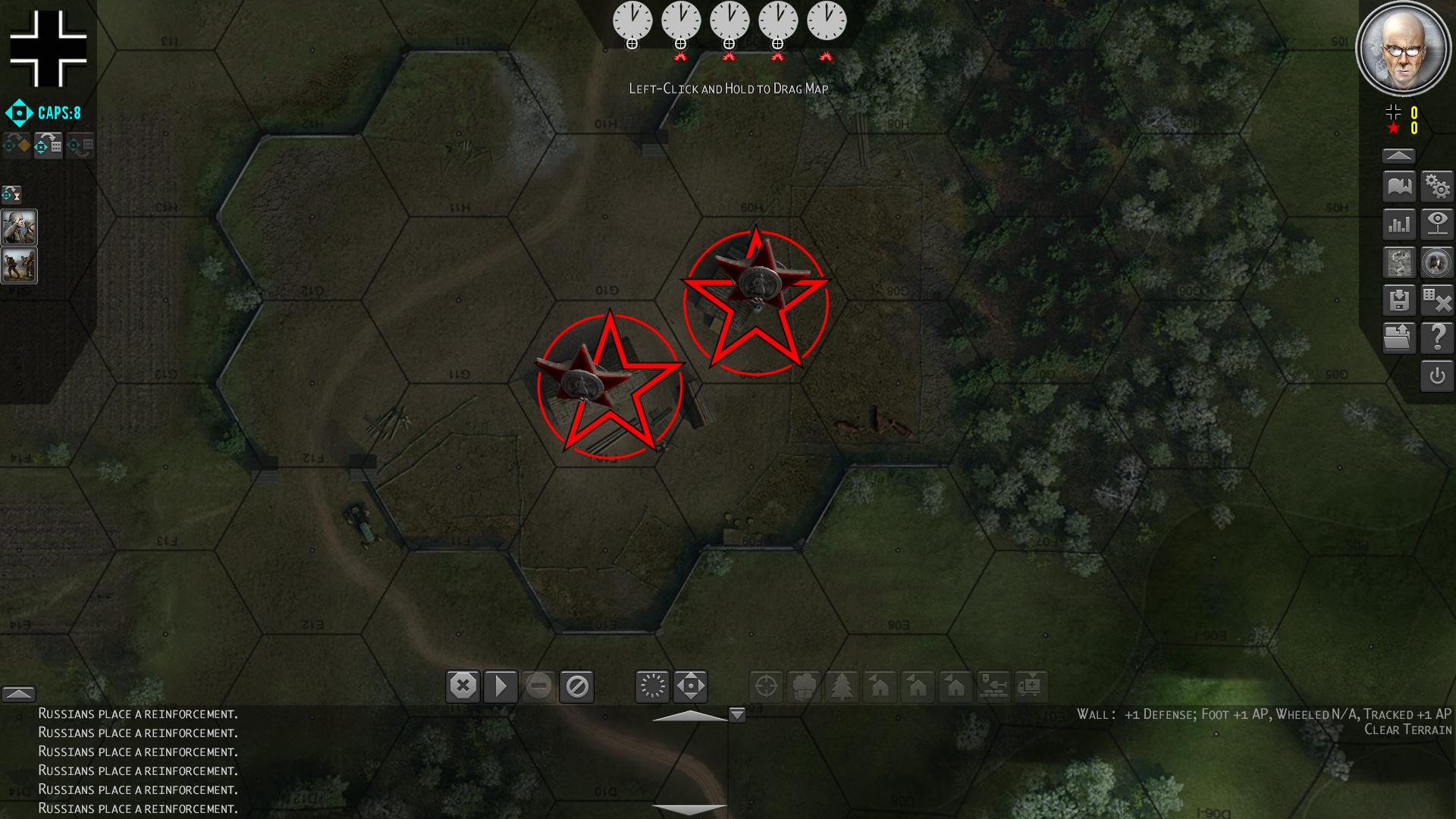Load a game with the folder icon
Viewport: 1456px width, 819px height.
pos(1399,338)
